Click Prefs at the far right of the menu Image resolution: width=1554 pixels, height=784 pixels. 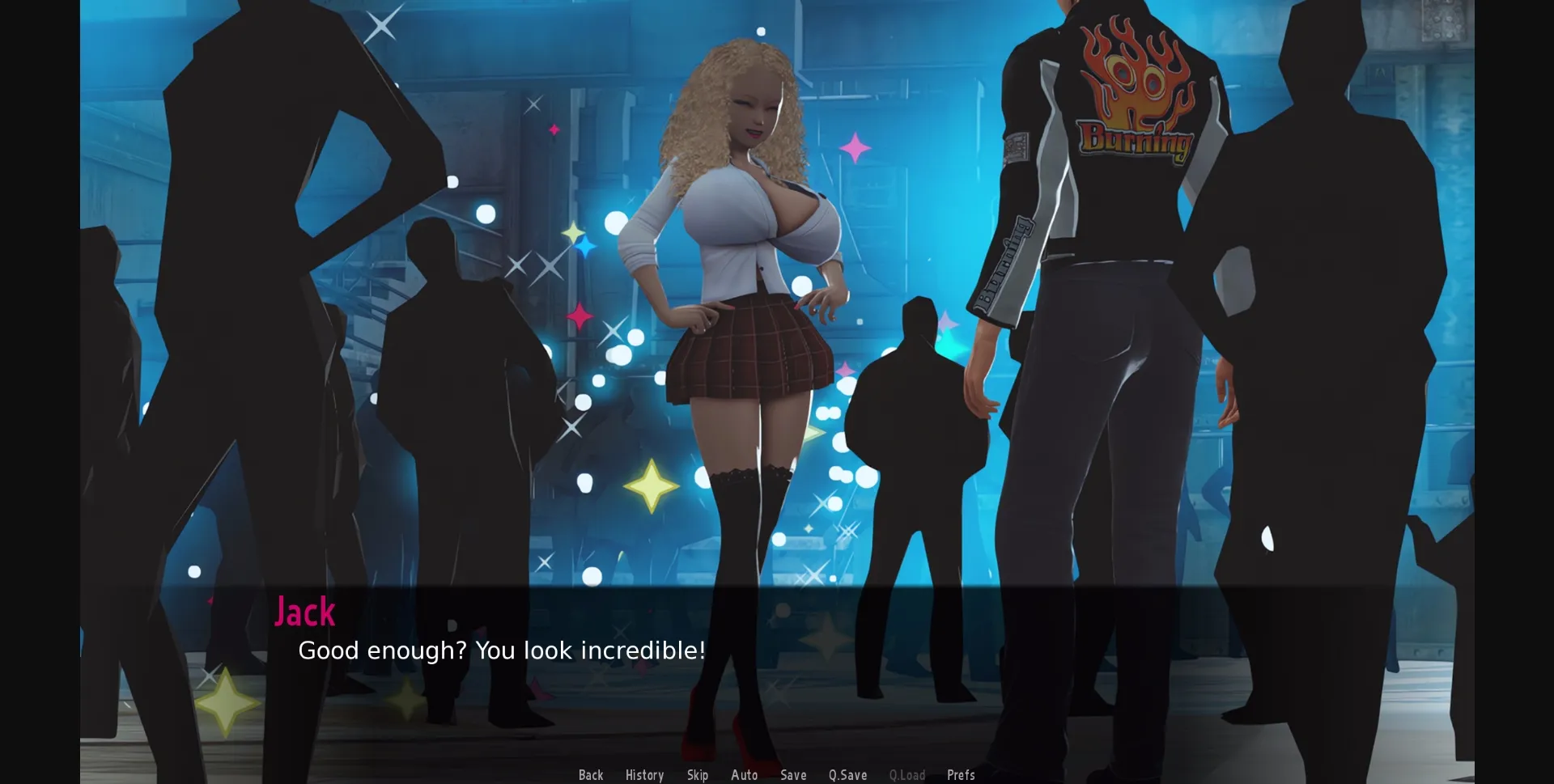pos(961,774)
